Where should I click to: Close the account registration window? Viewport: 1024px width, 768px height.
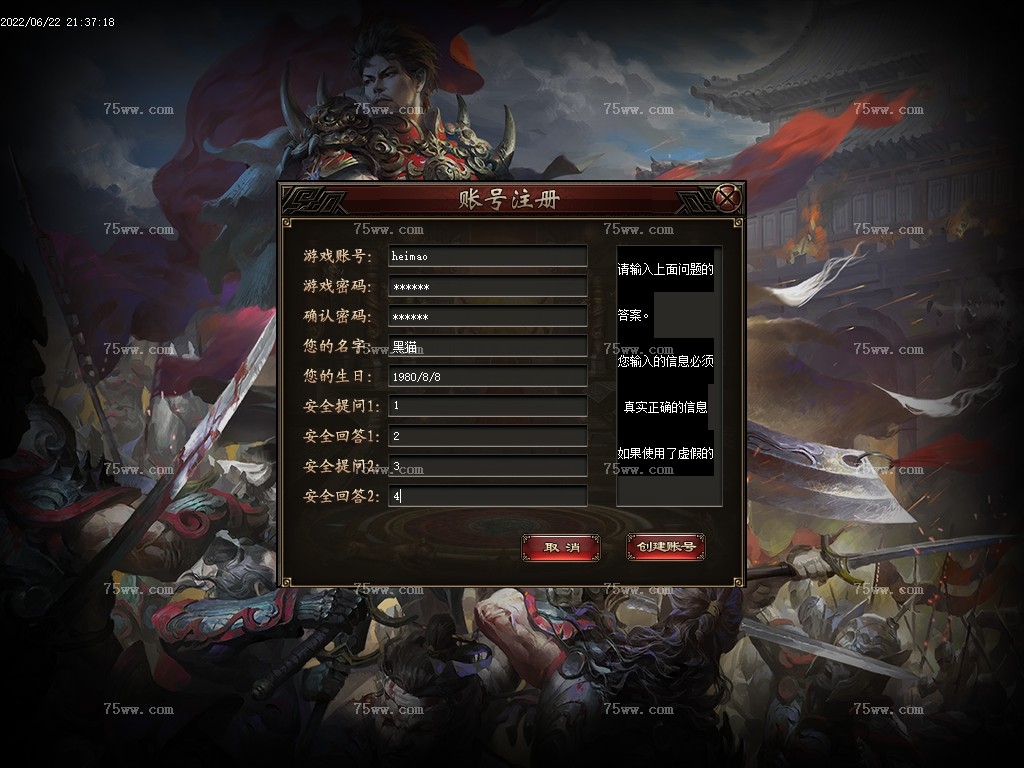[x=728, y=198]
